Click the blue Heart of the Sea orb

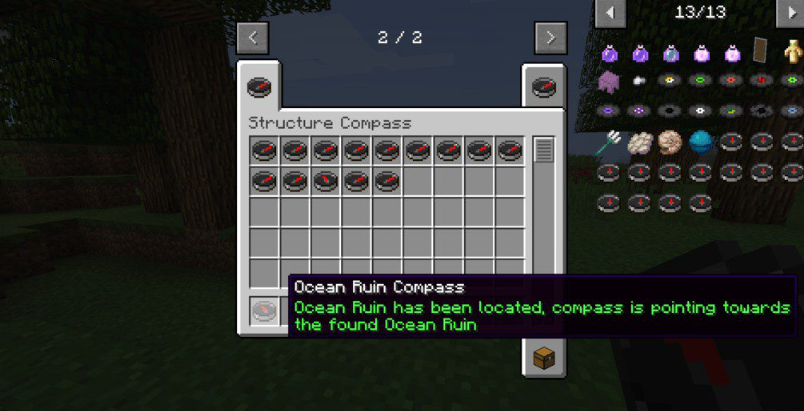[x=700, y=143]
